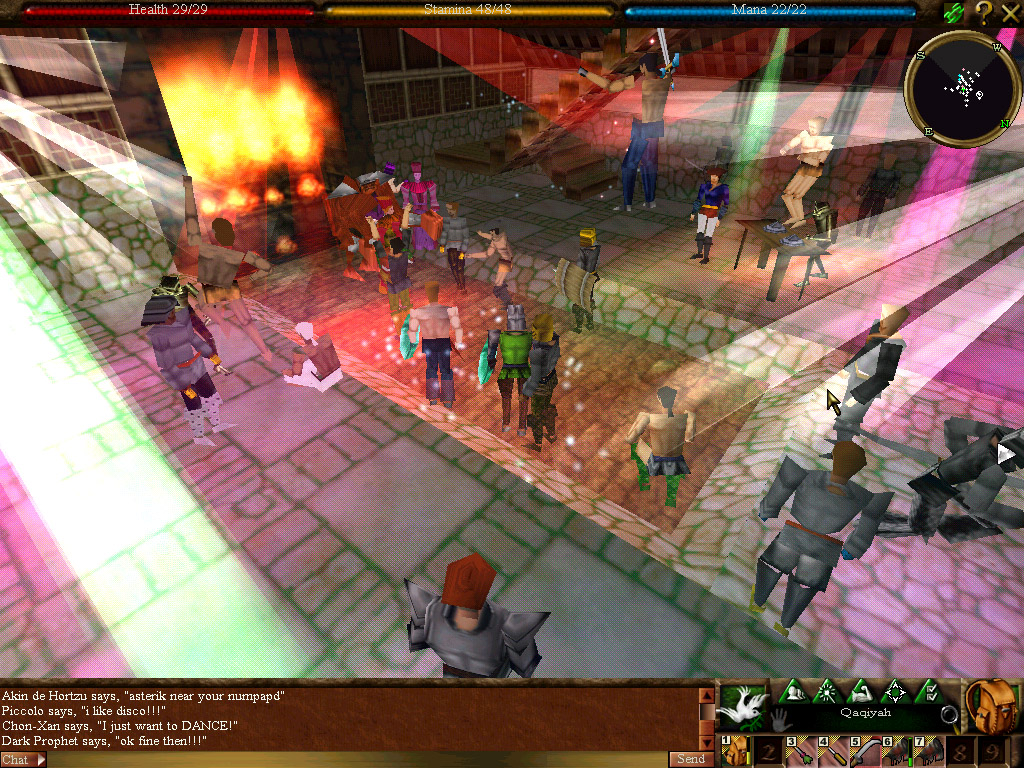Open the character head silhouette panel

(793, 690)
